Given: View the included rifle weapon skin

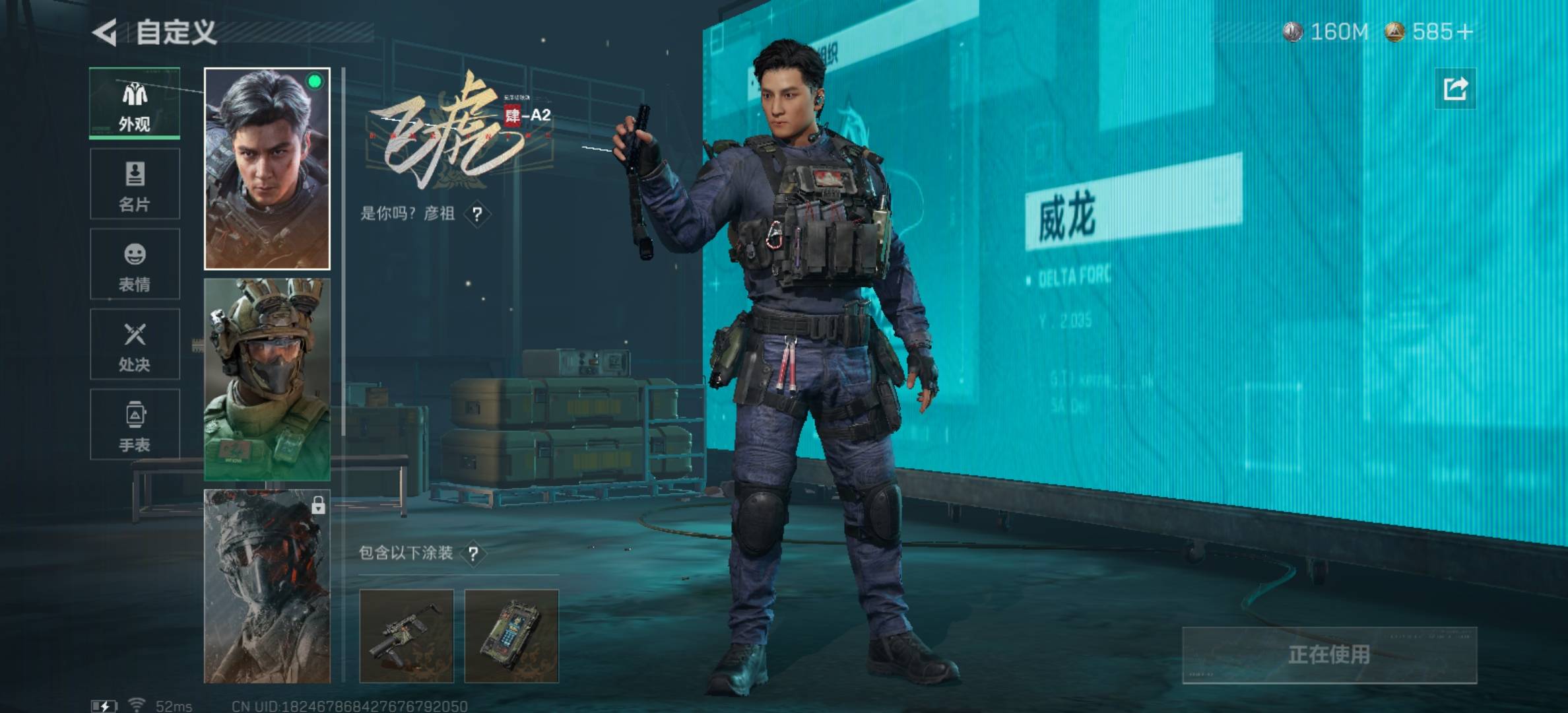Looking at the screenshot, I should tap(407, 636).
